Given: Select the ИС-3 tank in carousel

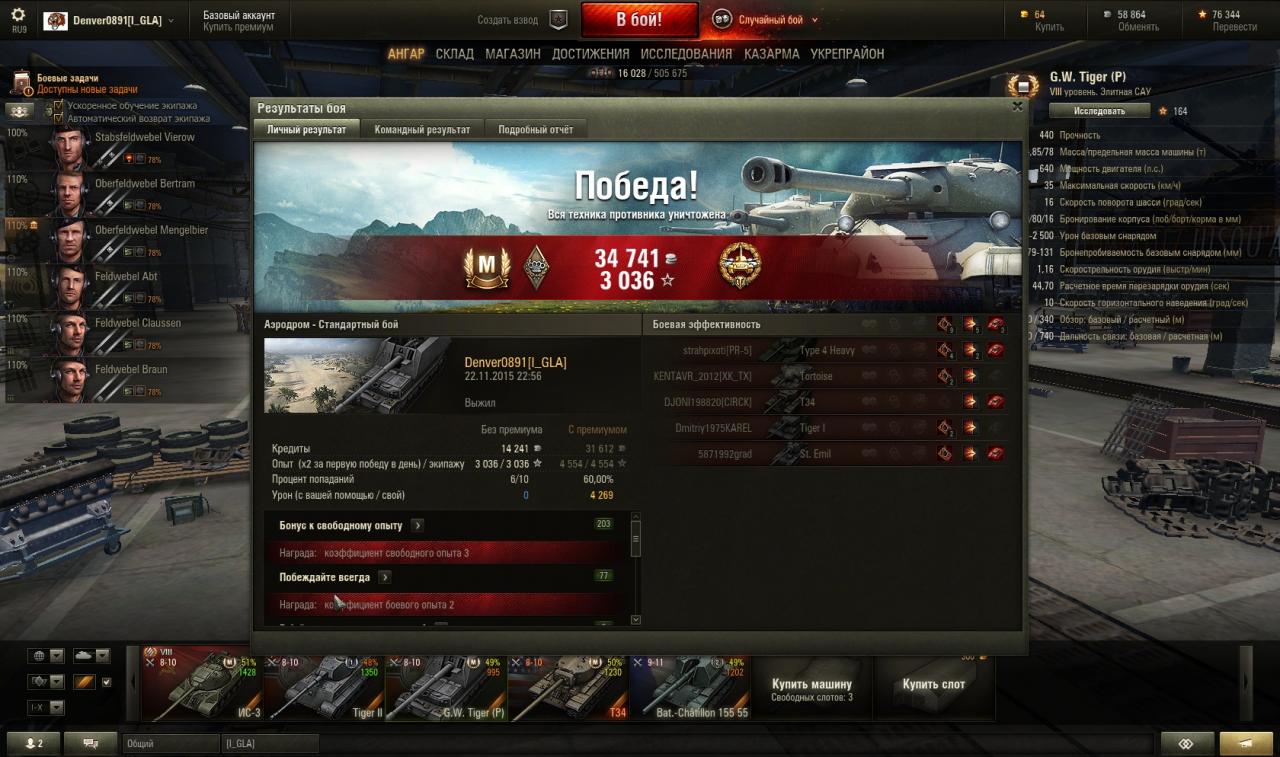Looking at the screenshot, I should [201, 686].
